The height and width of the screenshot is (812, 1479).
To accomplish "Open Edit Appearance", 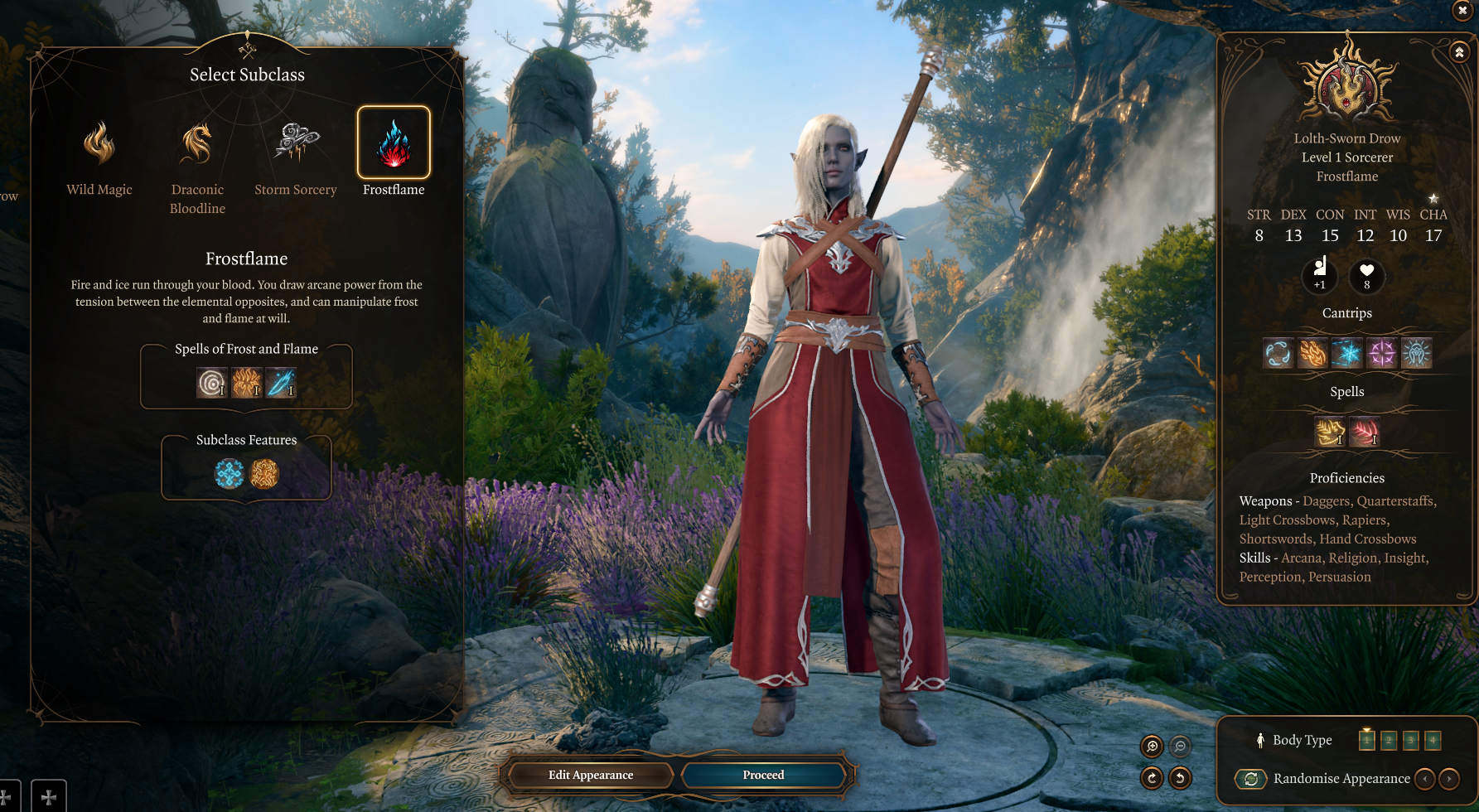I will point(591,775).
